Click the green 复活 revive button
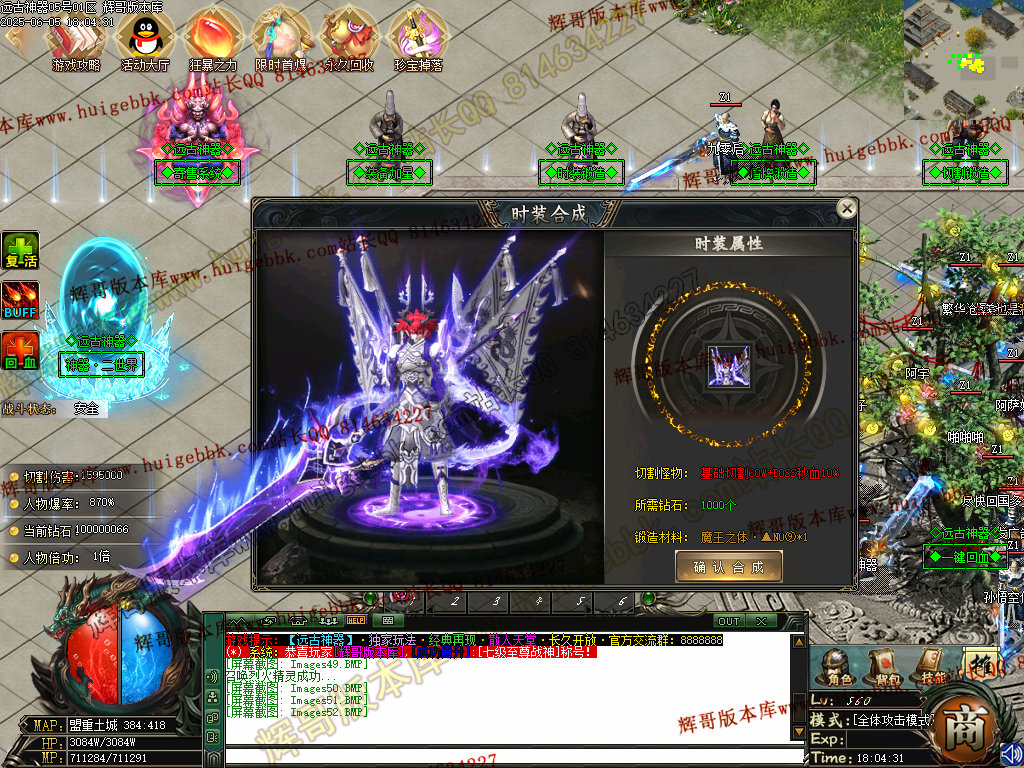The width and height of the screenshot is (1024, 768). 20,250
